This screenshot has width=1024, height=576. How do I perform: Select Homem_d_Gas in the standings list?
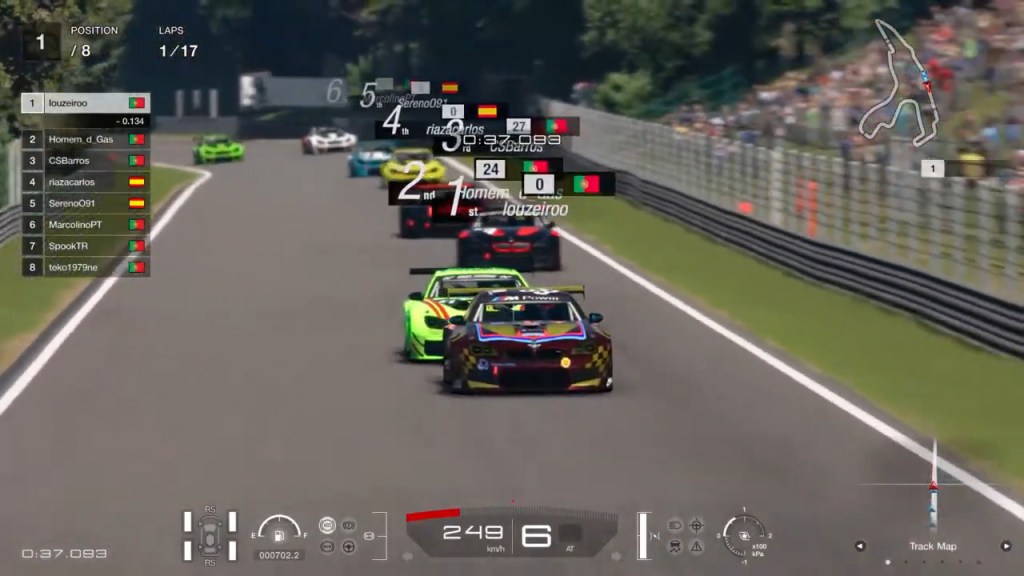coord(86,139)
